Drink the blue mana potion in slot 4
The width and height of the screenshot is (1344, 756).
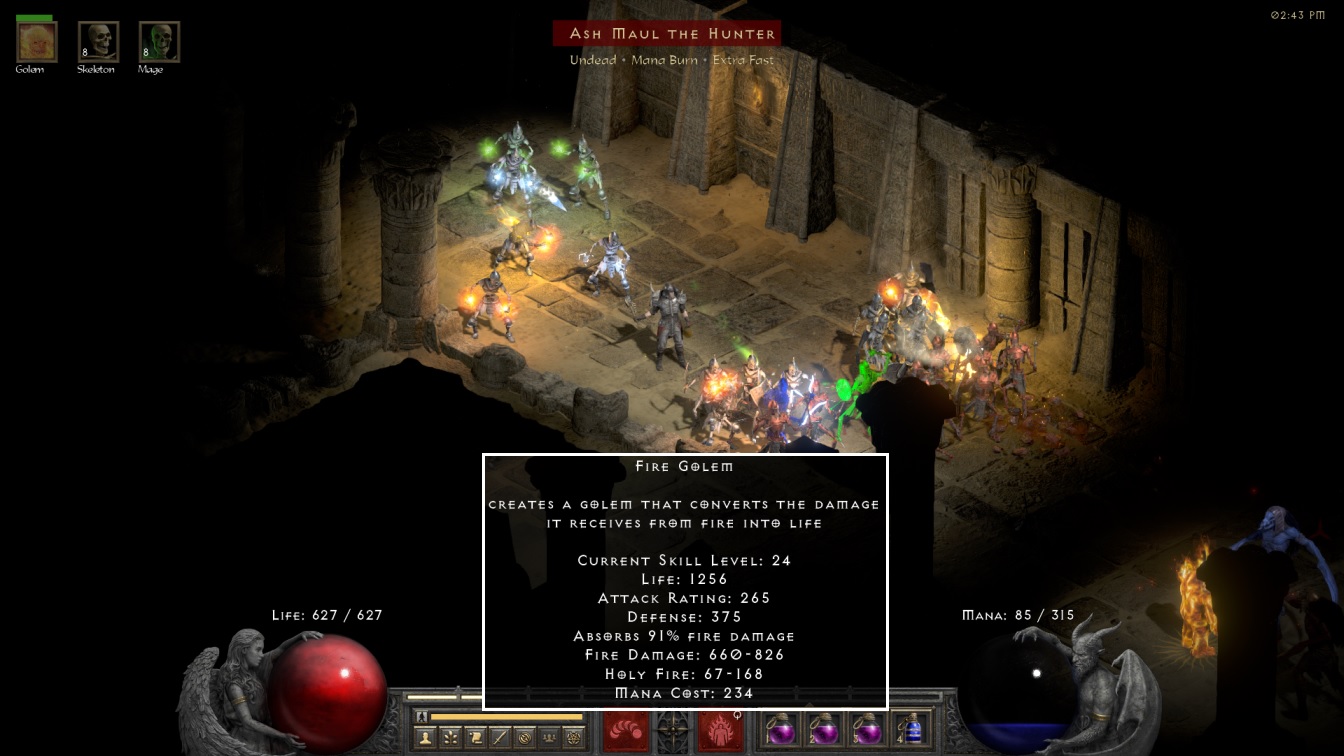coord(909,729)
